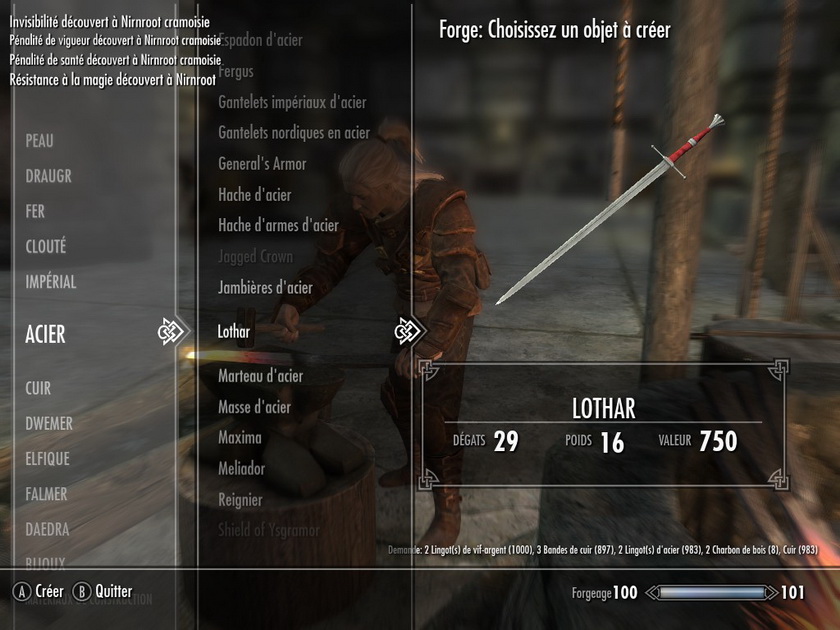Switch to the FER category
Viewport: 840px width, 630px height.
point(36,212)
